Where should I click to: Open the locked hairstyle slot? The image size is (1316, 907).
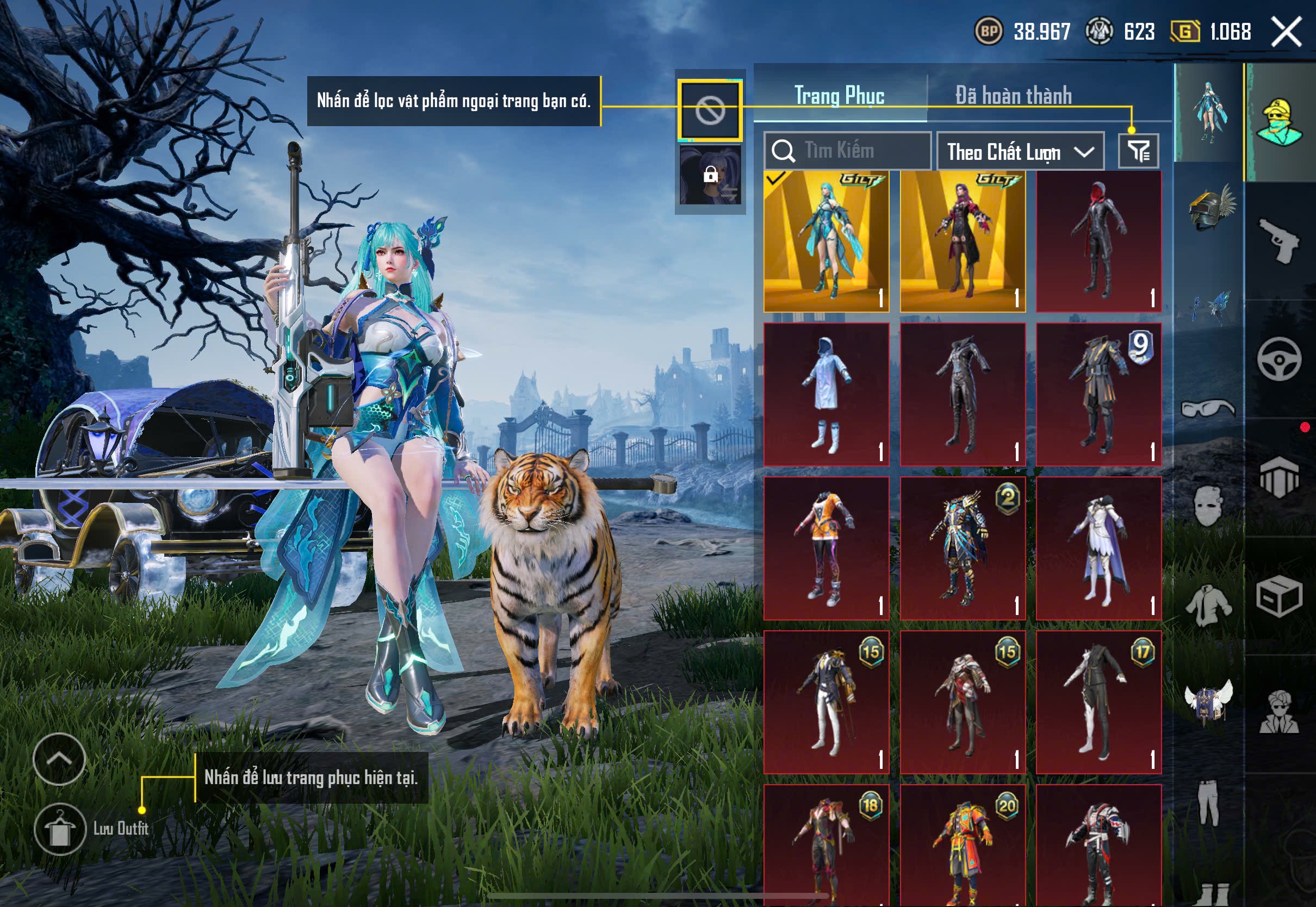pyautogui.click(x=710, y=175)
